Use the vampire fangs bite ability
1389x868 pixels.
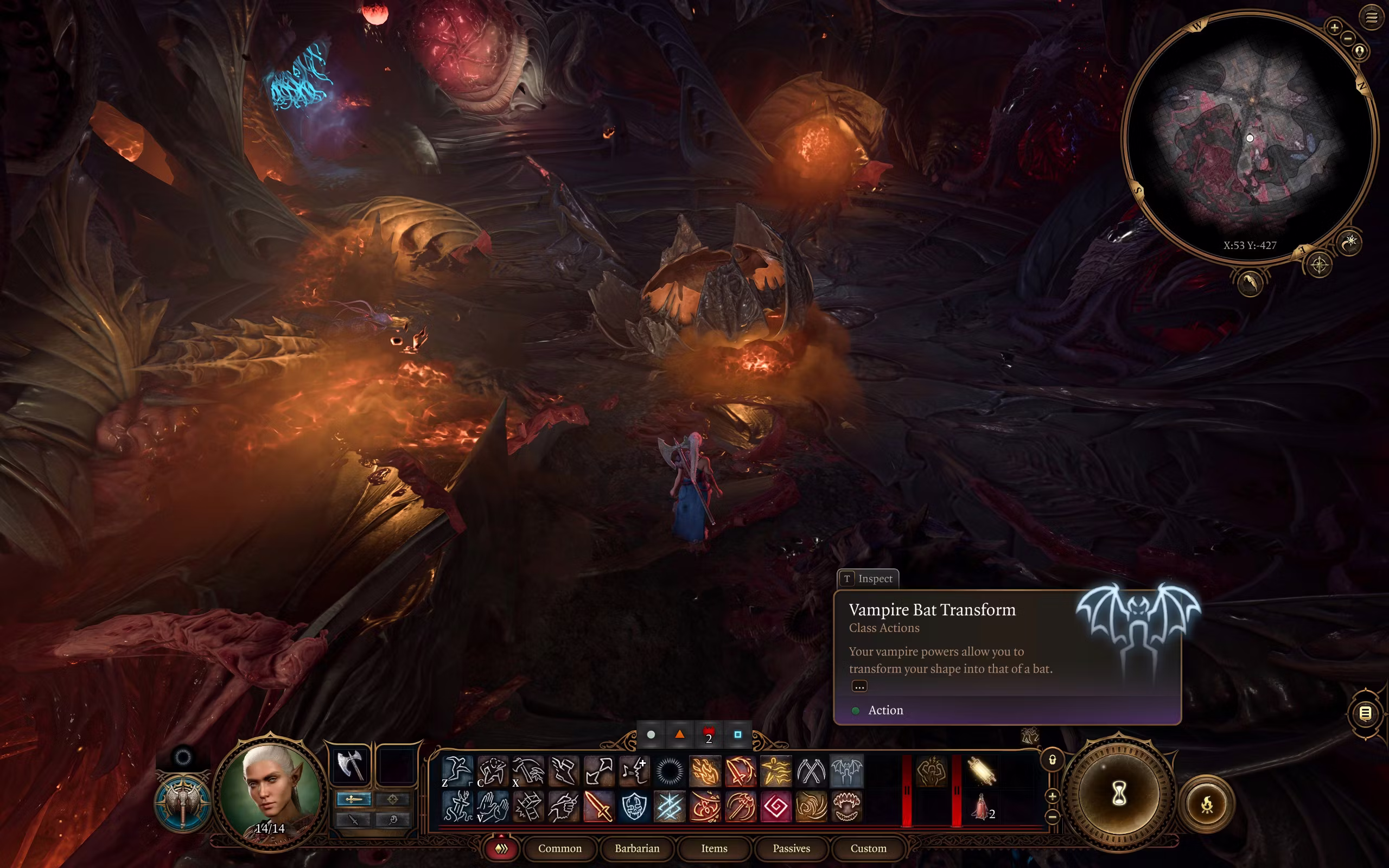click(846, 806)
